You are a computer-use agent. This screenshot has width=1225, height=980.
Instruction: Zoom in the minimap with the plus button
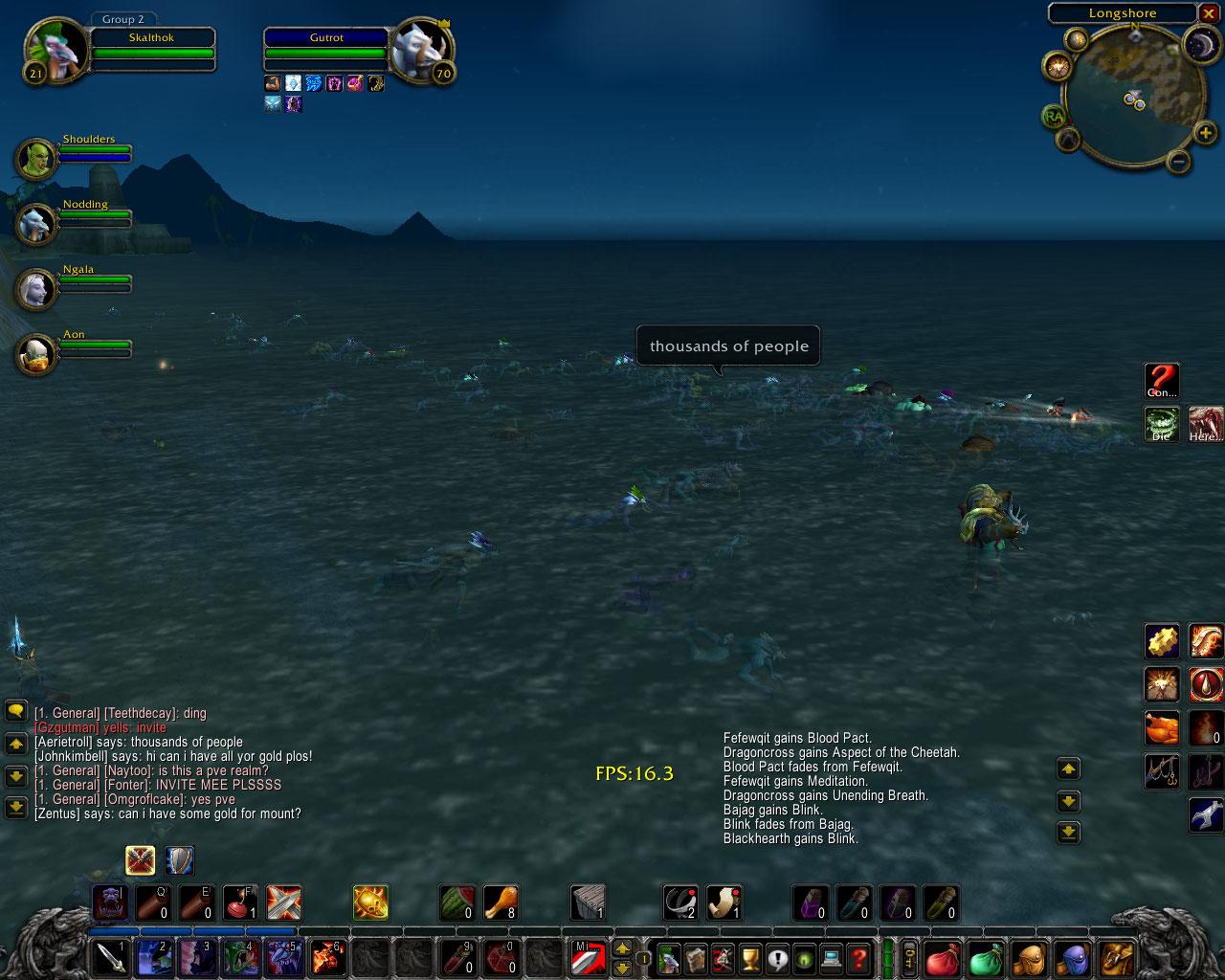pos(1205,133)
